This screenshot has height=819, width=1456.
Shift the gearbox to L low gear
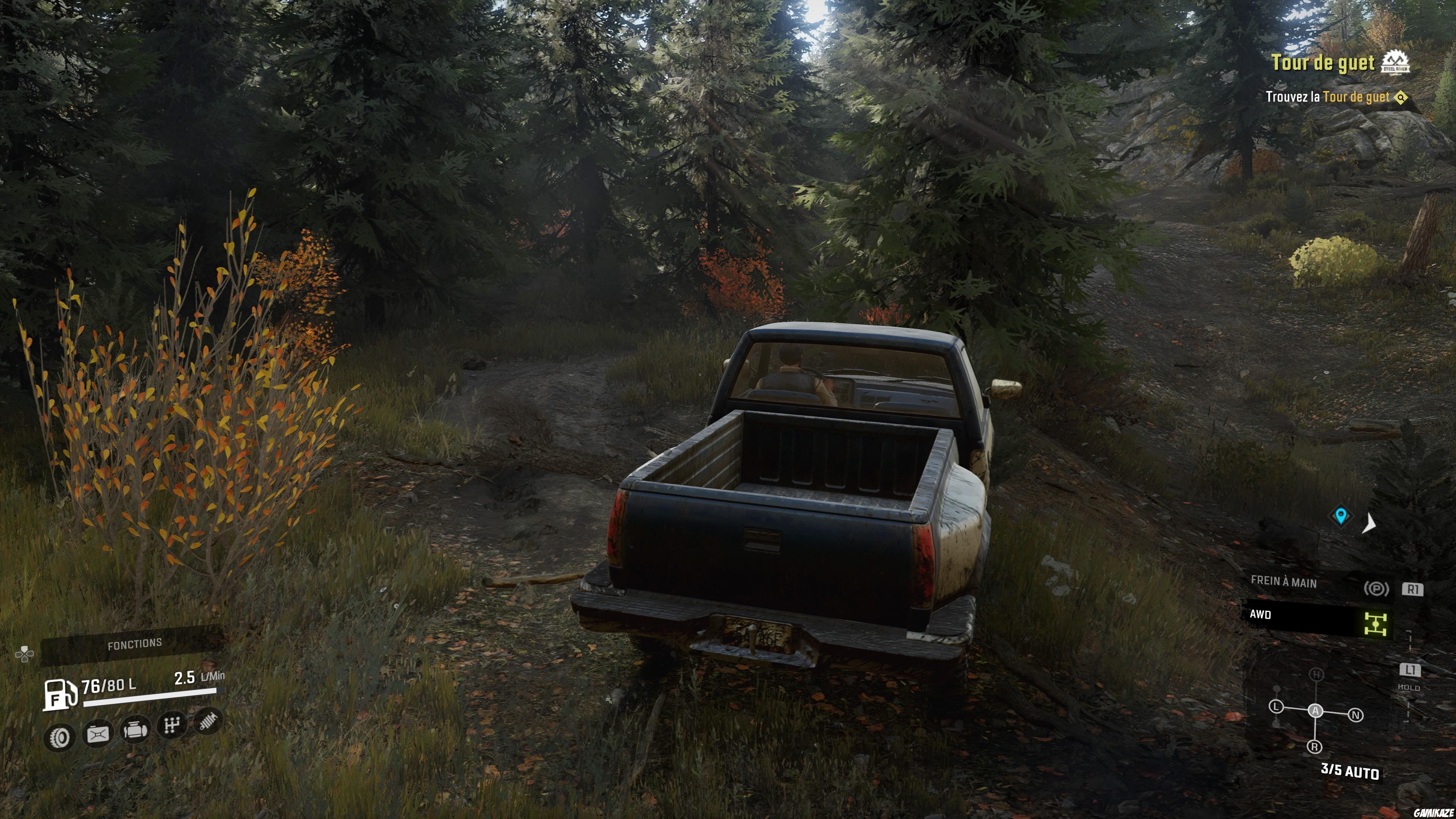click(1276, 706)
